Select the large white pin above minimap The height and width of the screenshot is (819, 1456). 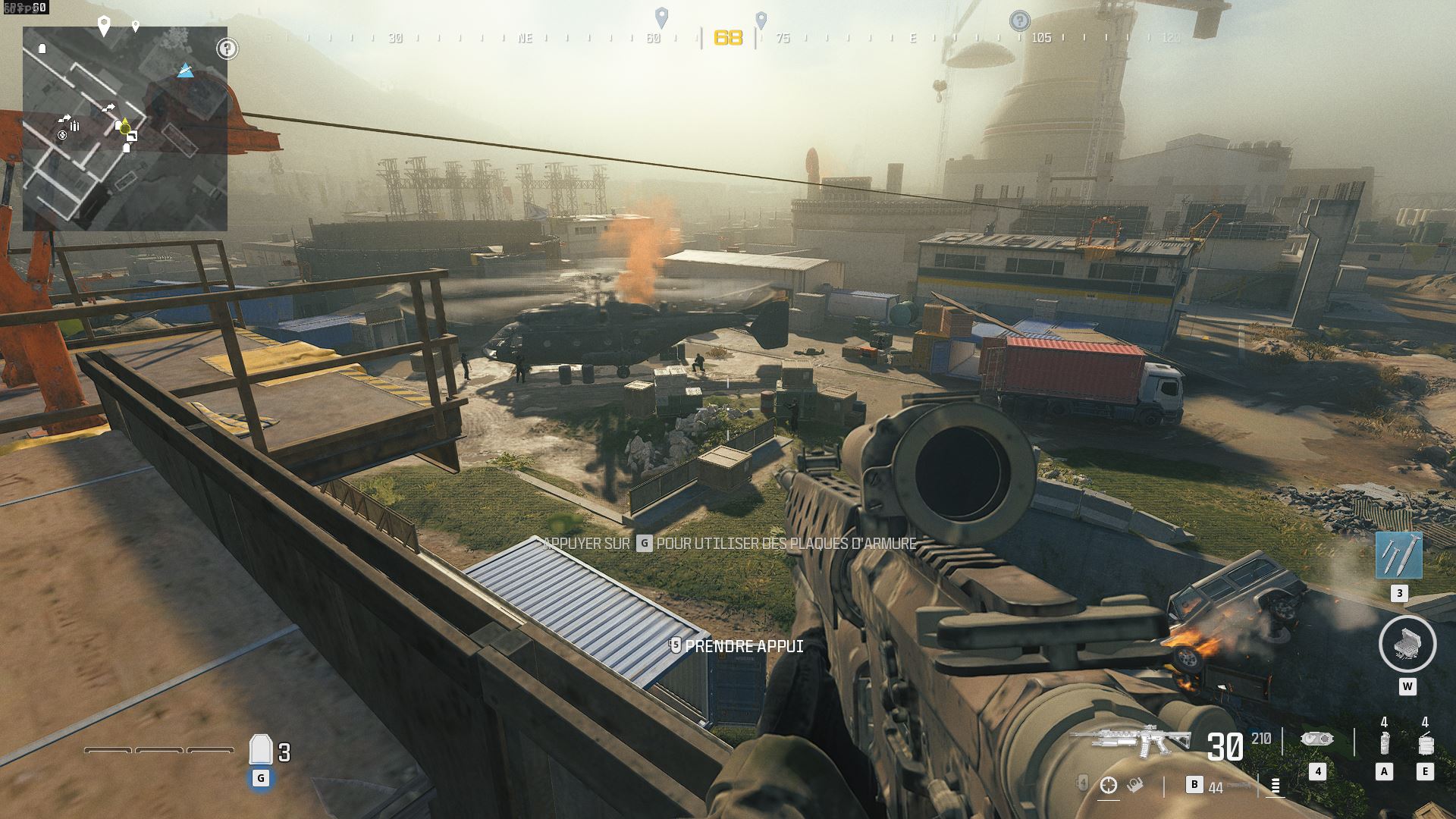click(x=105, y=26)
